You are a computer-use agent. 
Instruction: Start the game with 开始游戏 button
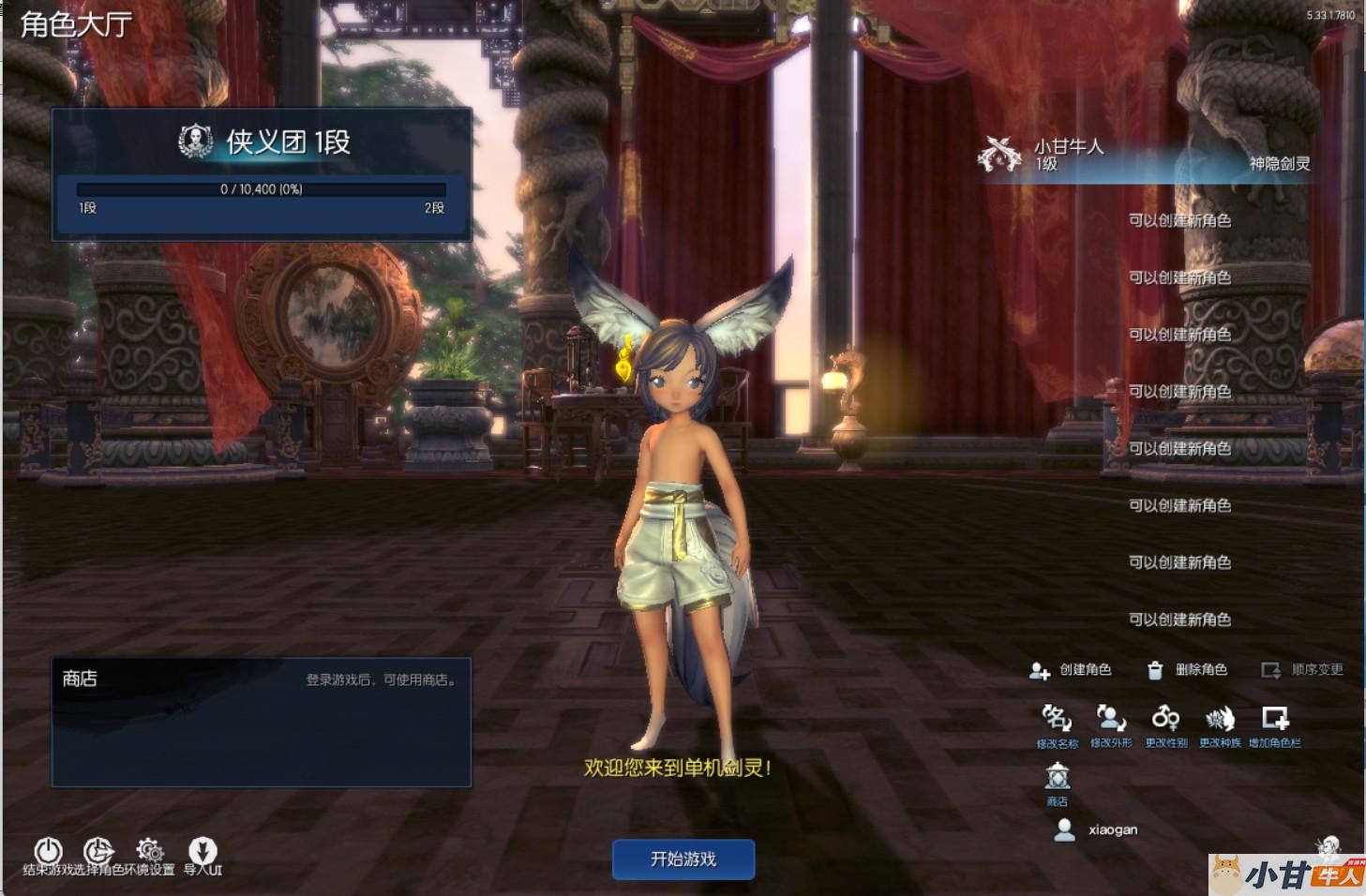pos(683,859)
